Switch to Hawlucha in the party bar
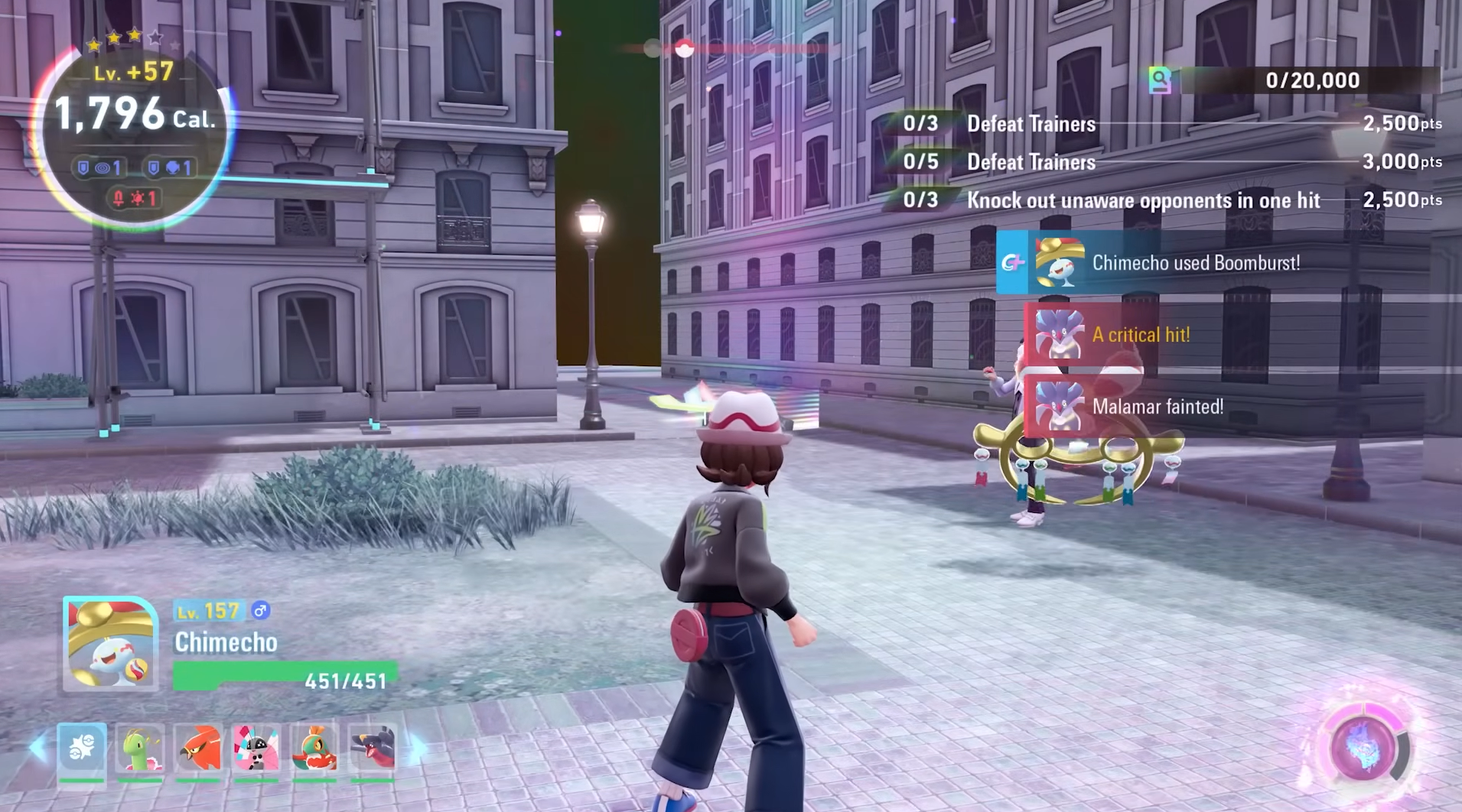1462x812 pixels. pos(314,748)
